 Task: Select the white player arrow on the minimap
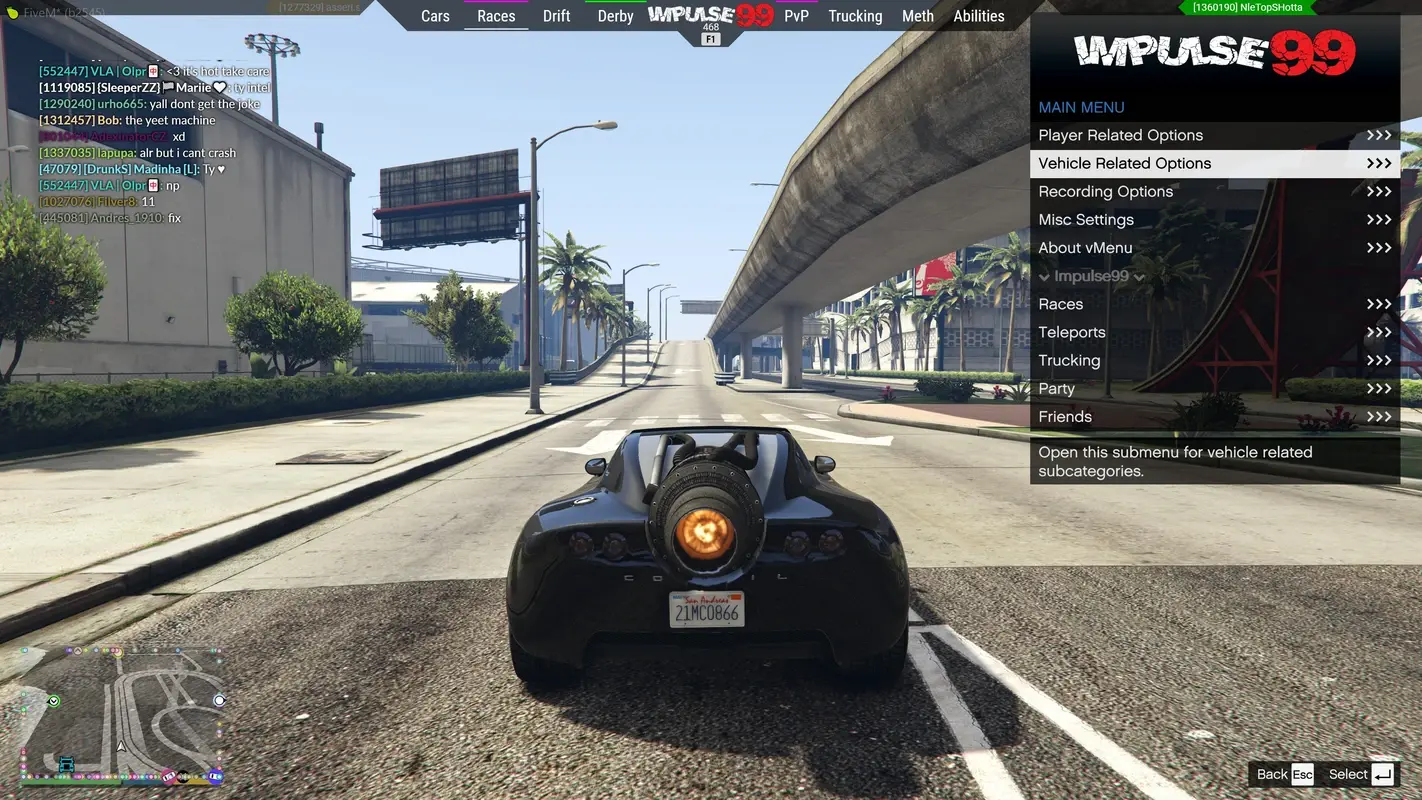121,746
